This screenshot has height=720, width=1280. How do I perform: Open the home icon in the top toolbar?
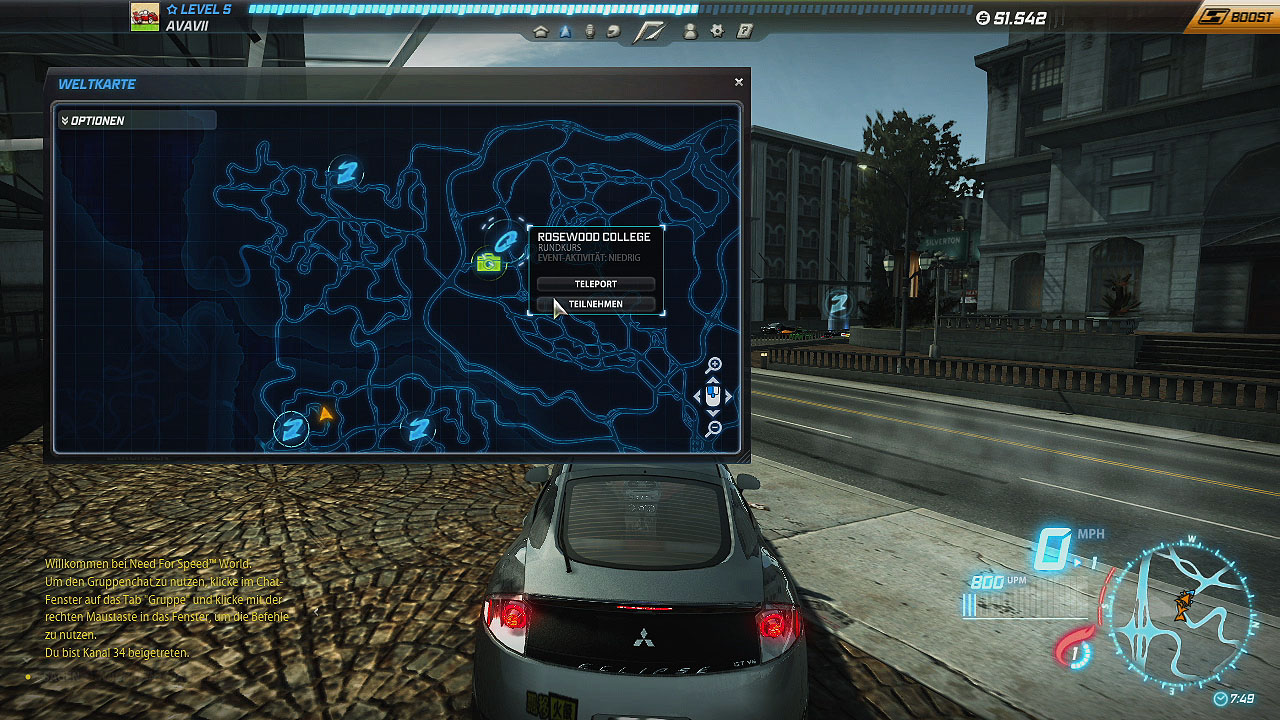[x=541, y=32]
